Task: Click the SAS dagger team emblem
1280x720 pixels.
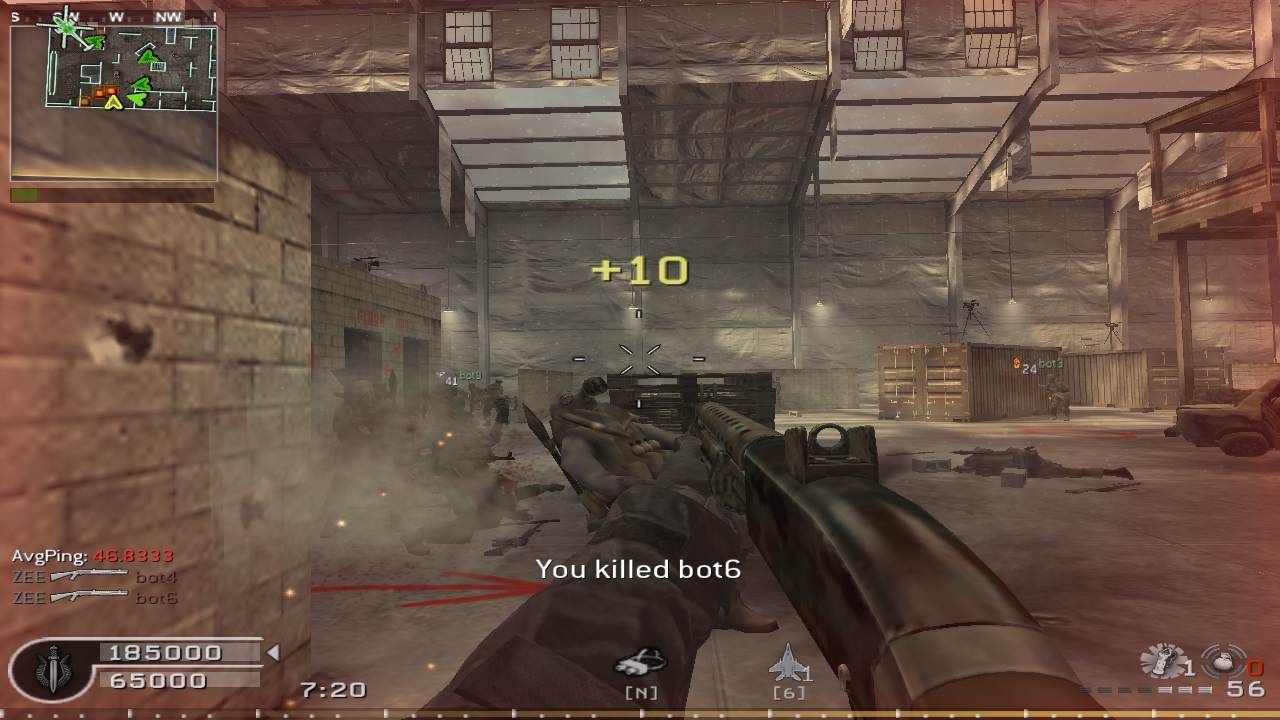Action: [52, 667]
